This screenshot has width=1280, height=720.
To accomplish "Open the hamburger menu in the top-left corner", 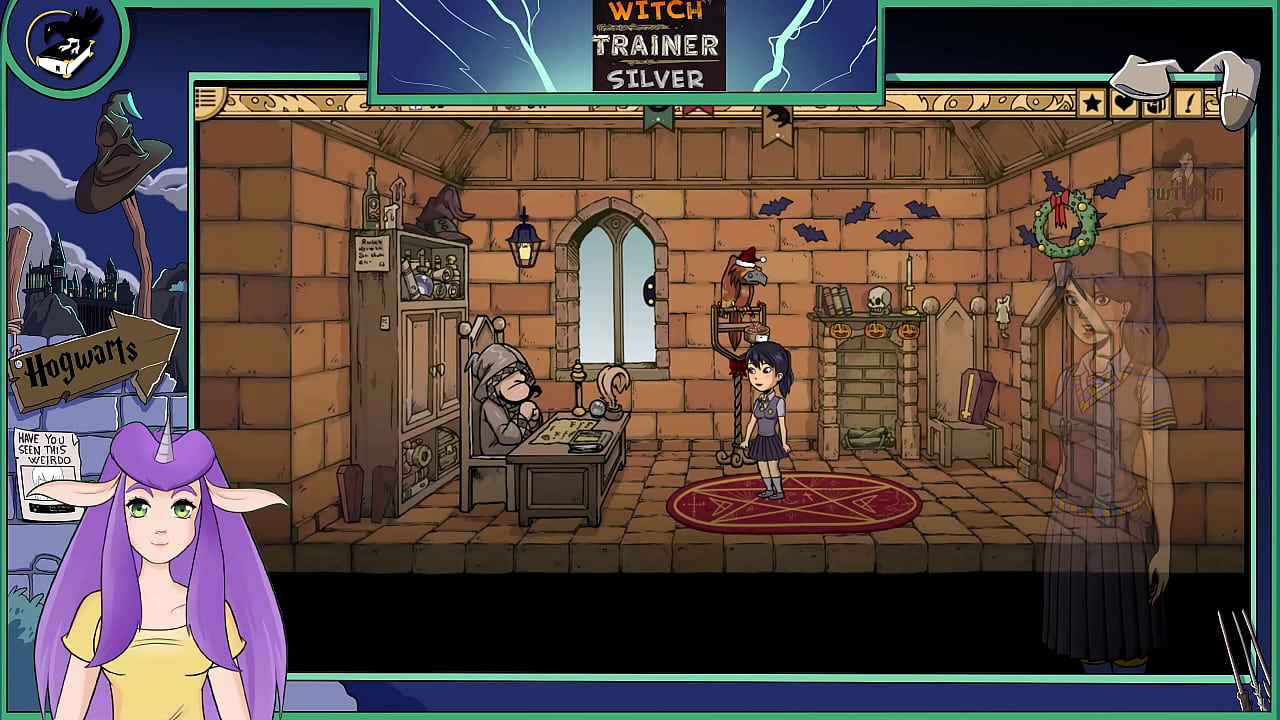I will [x=206, y=97].
